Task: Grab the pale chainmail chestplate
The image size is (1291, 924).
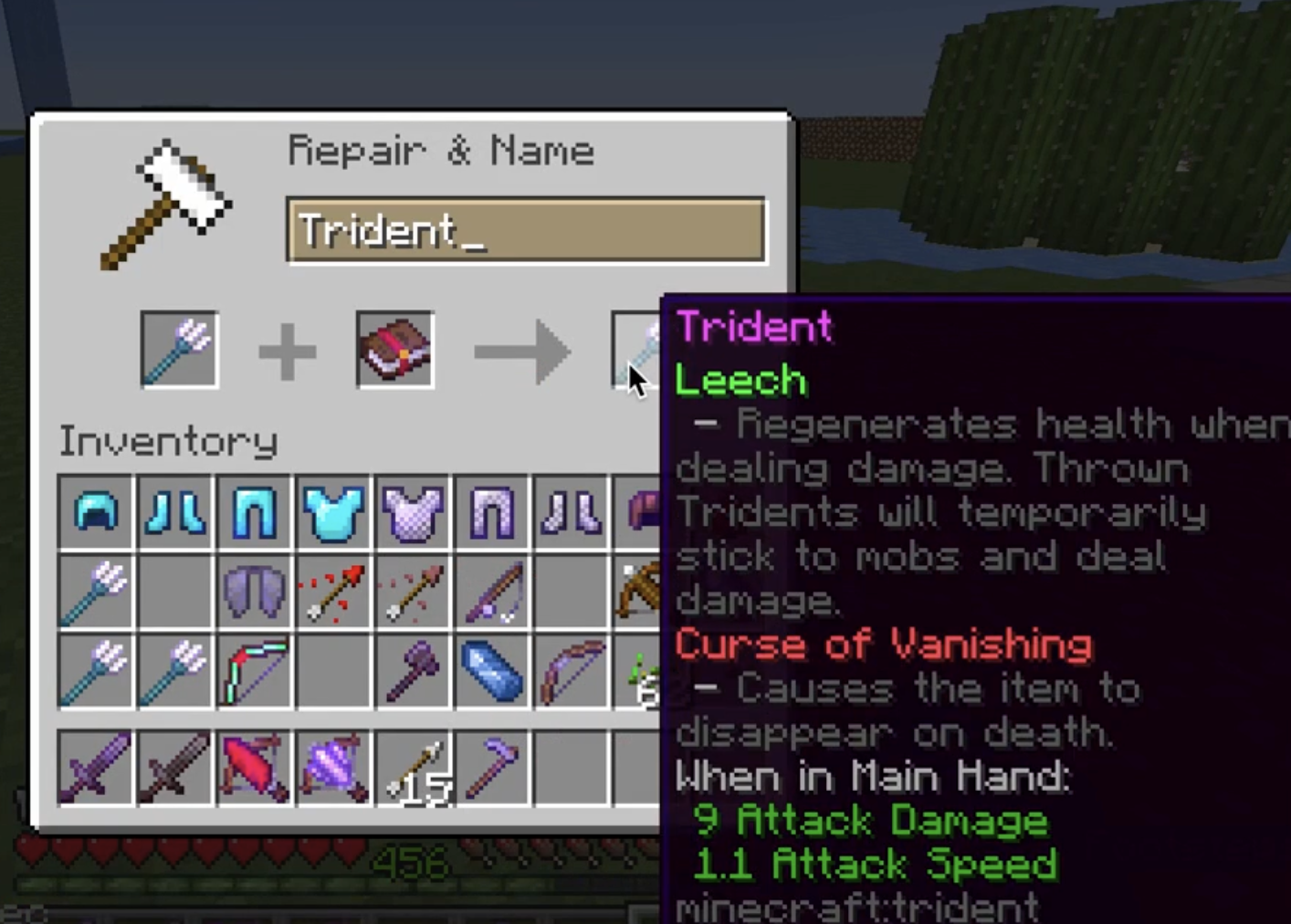Action: 413,512
